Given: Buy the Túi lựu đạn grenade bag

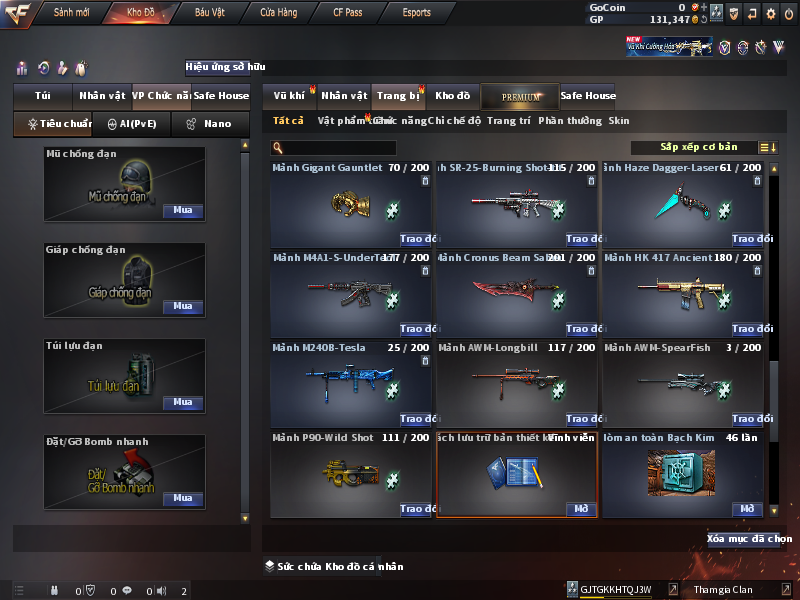Looking at the screenshot, I should (x=182, y=402).
